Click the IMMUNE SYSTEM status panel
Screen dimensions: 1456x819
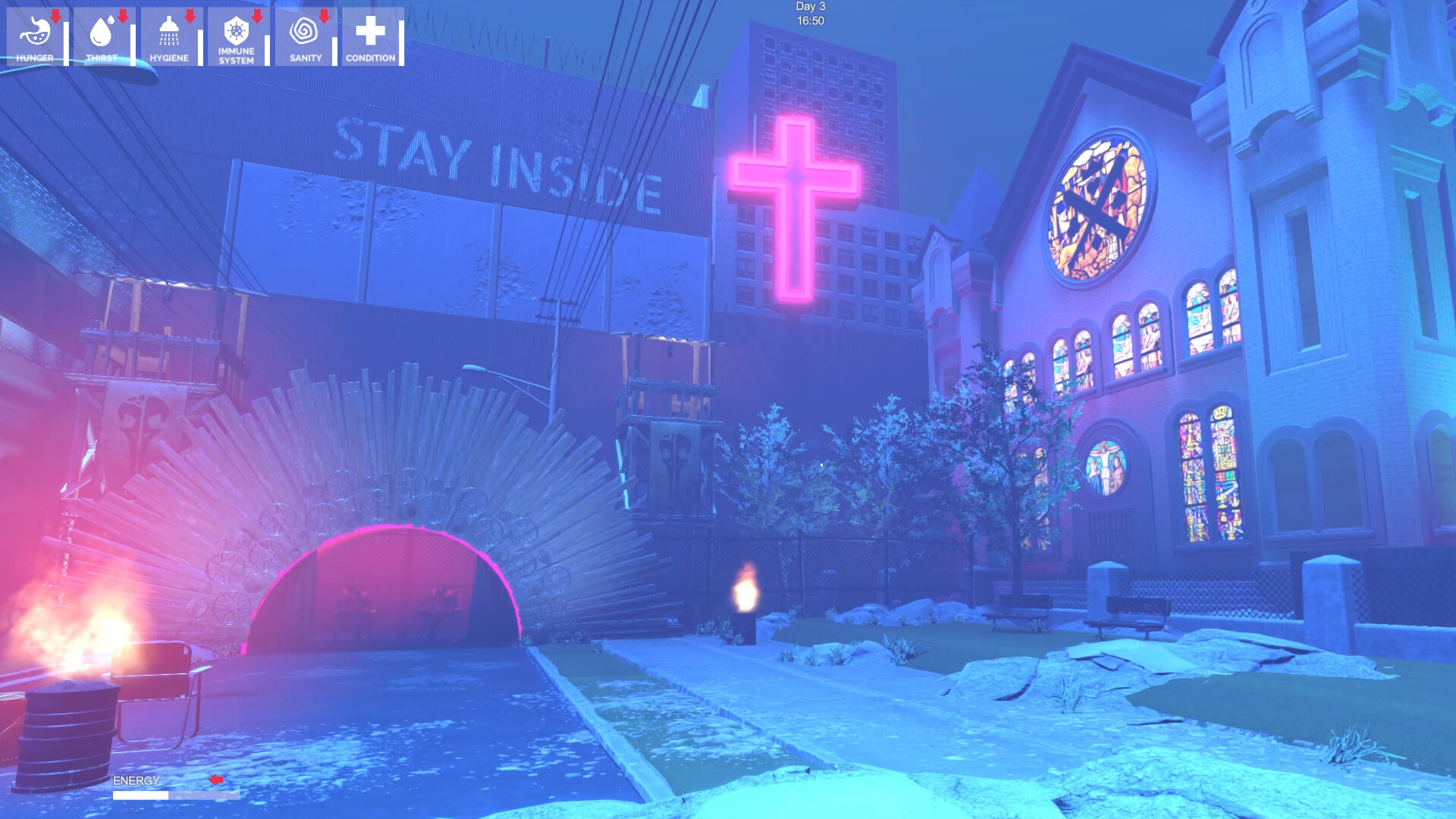(x=237, y=38)
